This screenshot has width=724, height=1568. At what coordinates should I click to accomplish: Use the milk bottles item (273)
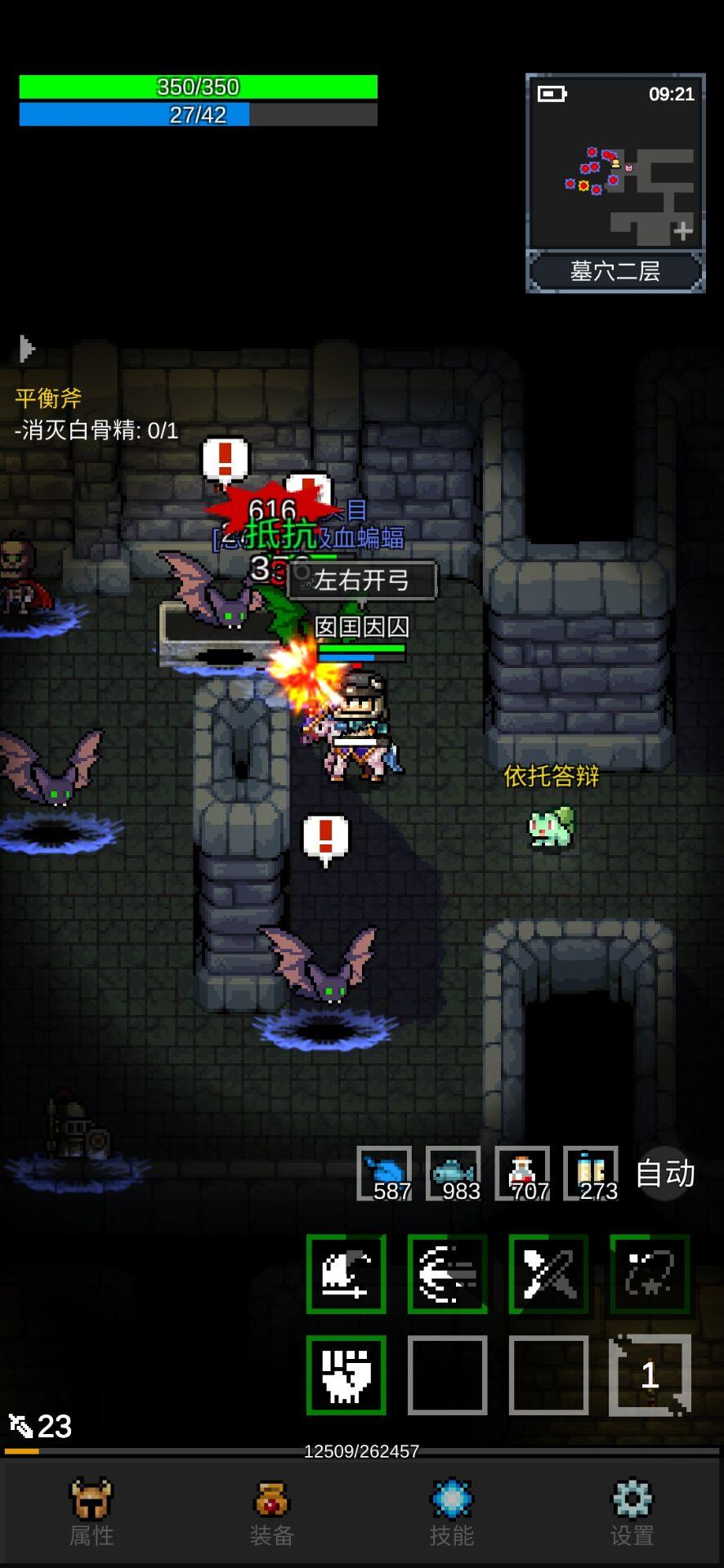(591, 1174)
